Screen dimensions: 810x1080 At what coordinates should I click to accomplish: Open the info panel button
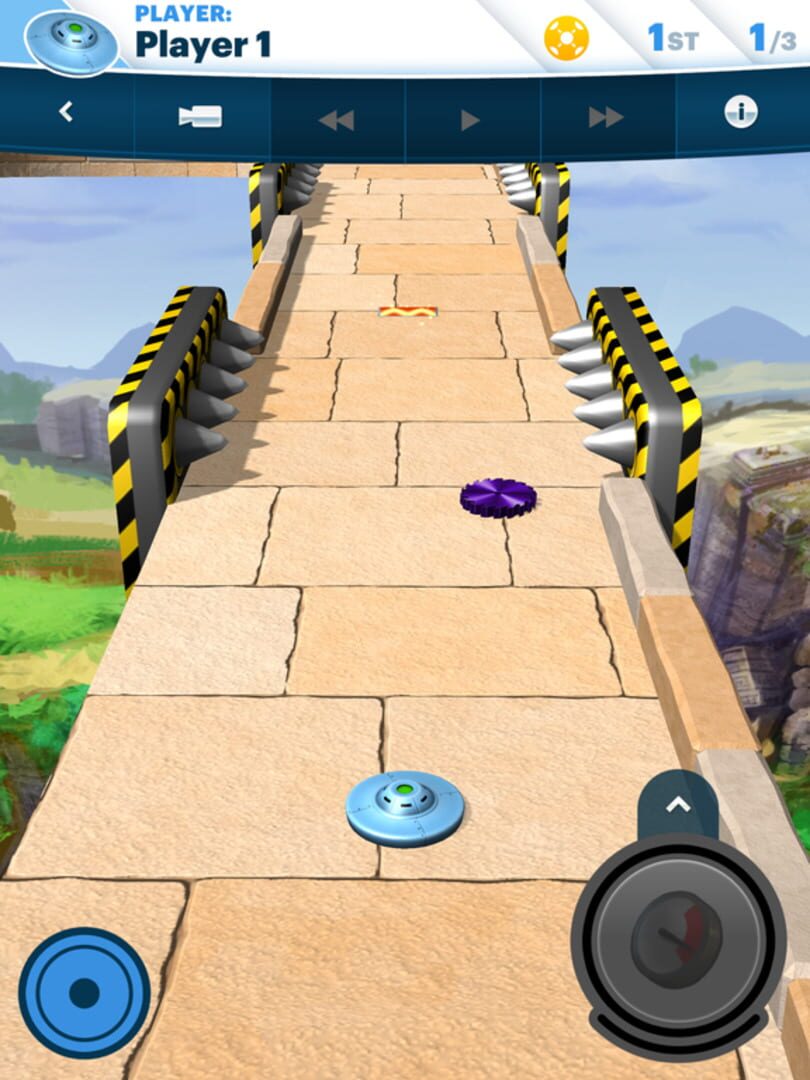[x=741, y=113]
